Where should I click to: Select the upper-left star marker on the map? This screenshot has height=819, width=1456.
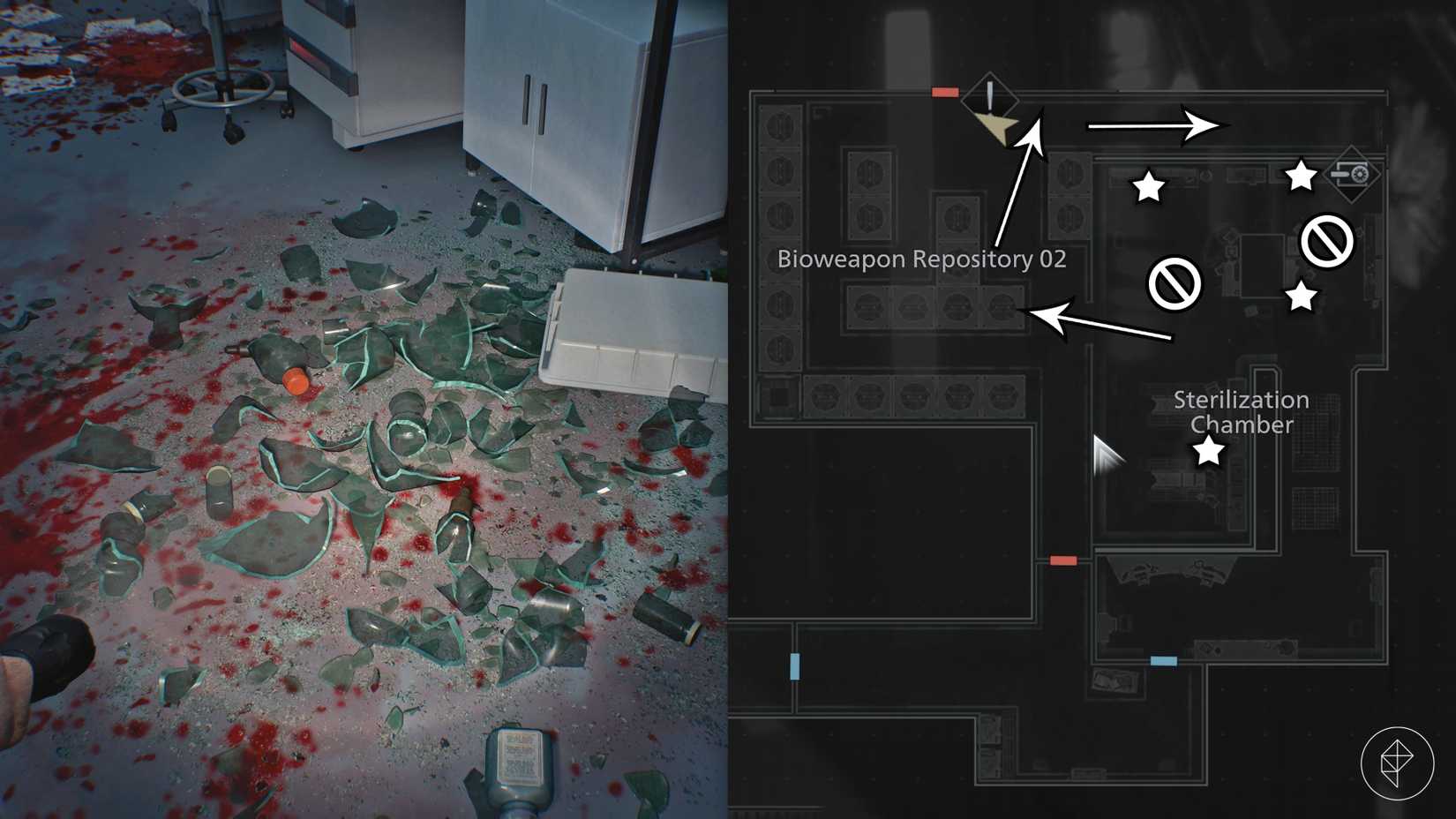click(1148, 187)
